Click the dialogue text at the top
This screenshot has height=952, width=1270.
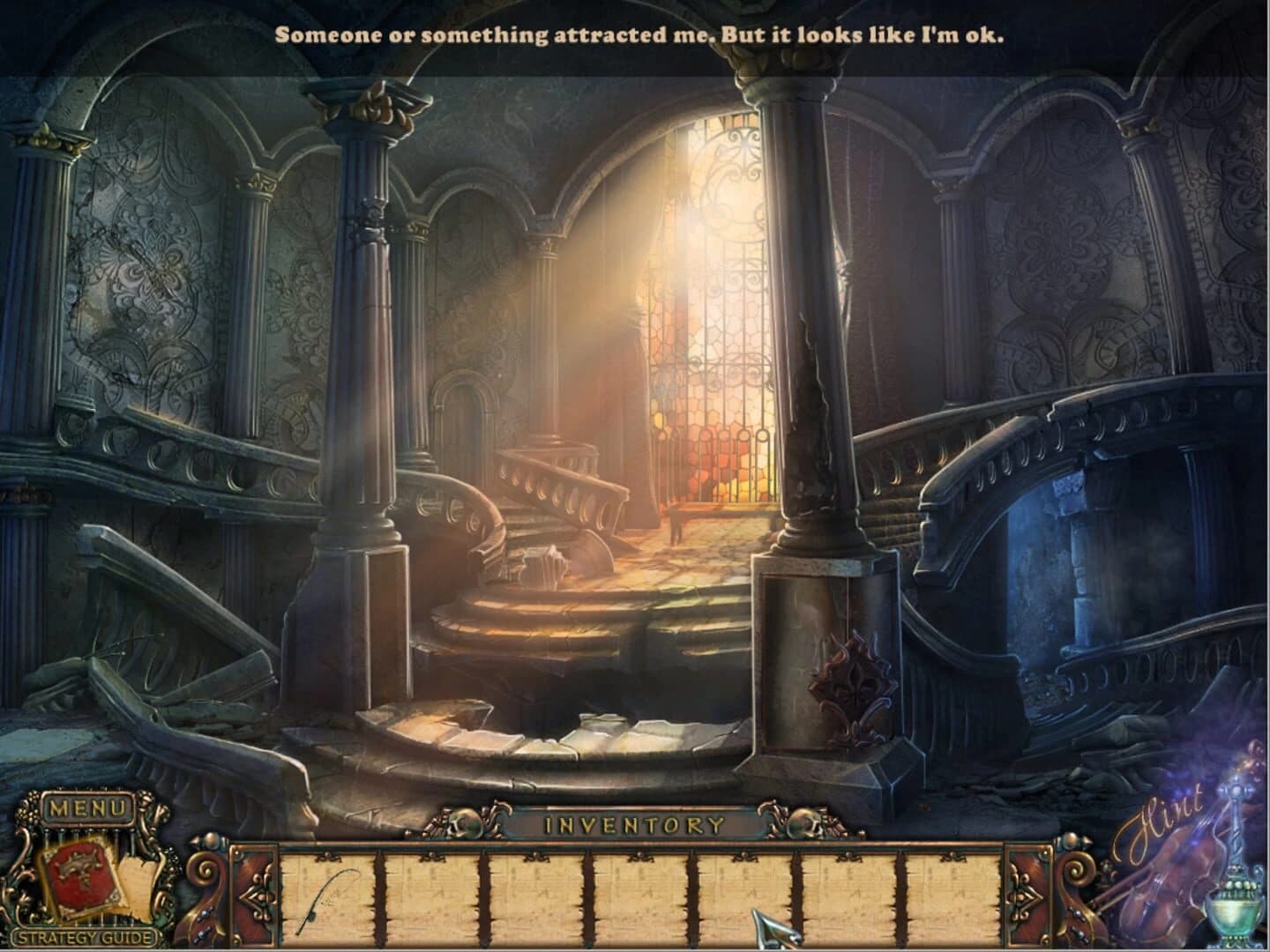(641, 33)
